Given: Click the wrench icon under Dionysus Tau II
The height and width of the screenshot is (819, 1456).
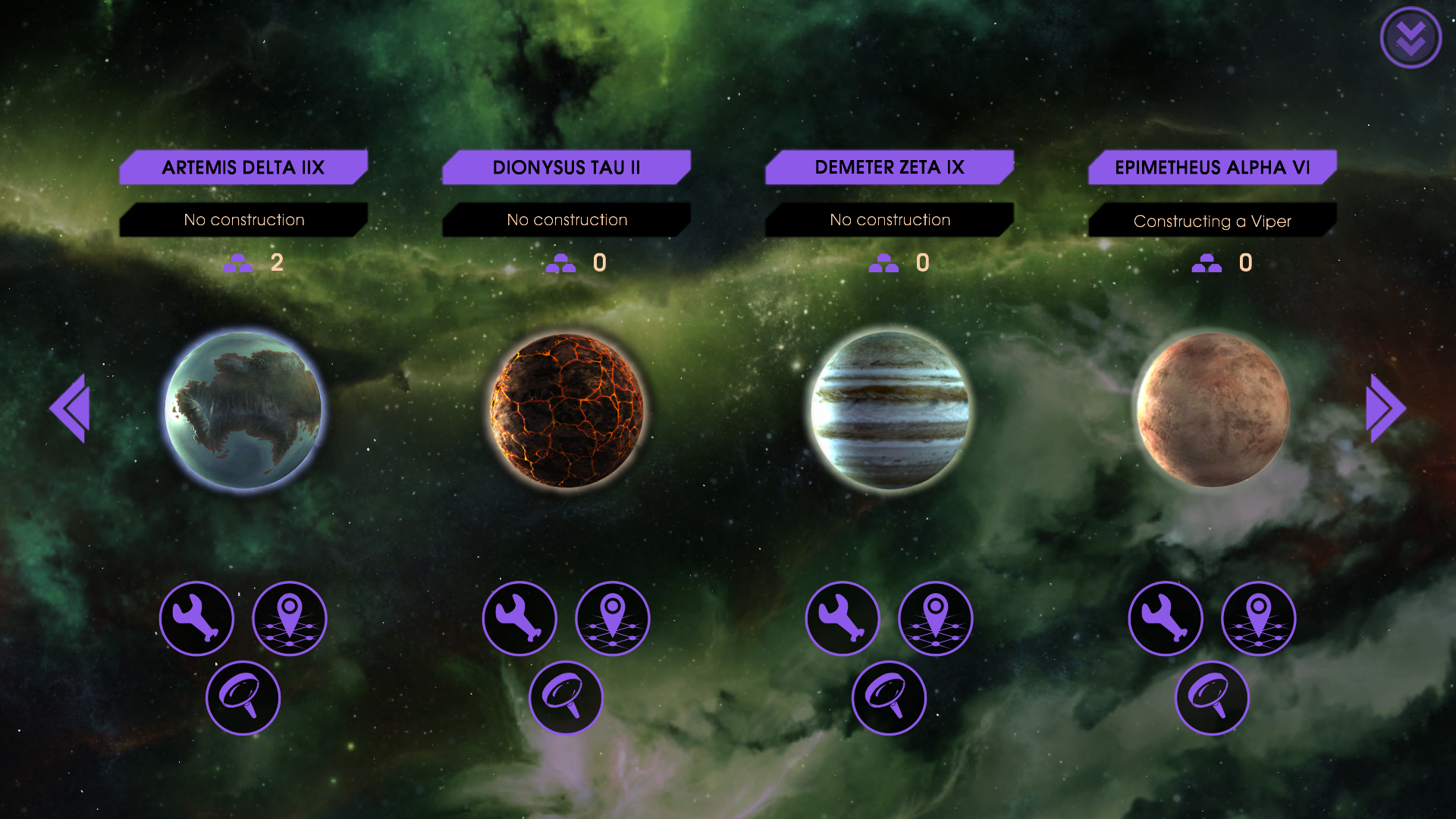Looking at the screenshot, I should 519,618.
